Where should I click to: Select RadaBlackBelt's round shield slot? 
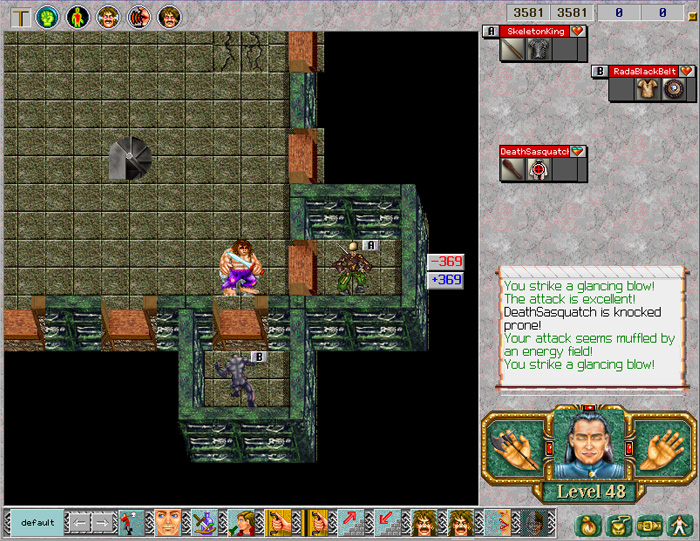[671, 89]
